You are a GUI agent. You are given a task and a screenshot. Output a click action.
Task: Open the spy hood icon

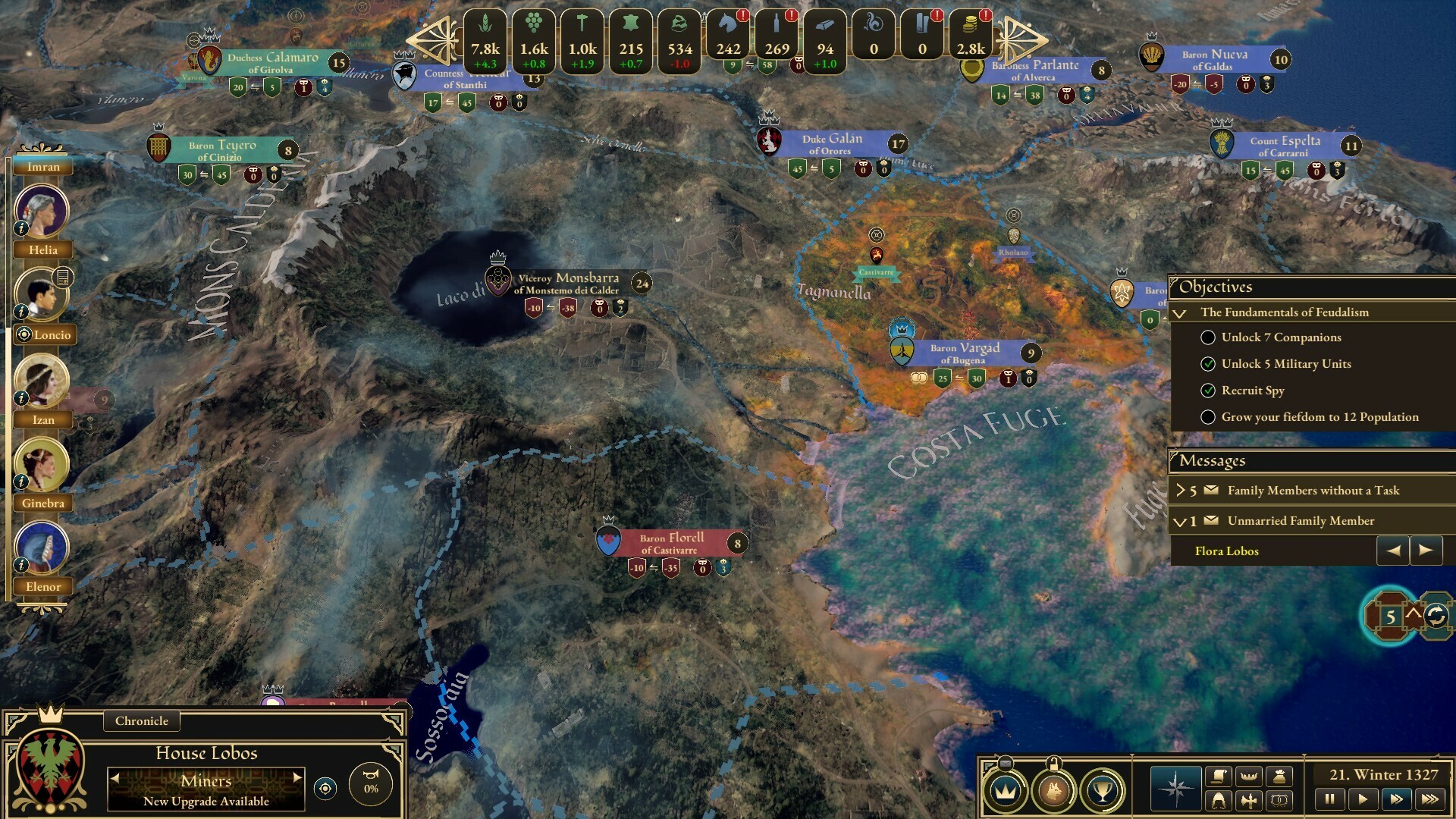click(x=1218, y=799)
